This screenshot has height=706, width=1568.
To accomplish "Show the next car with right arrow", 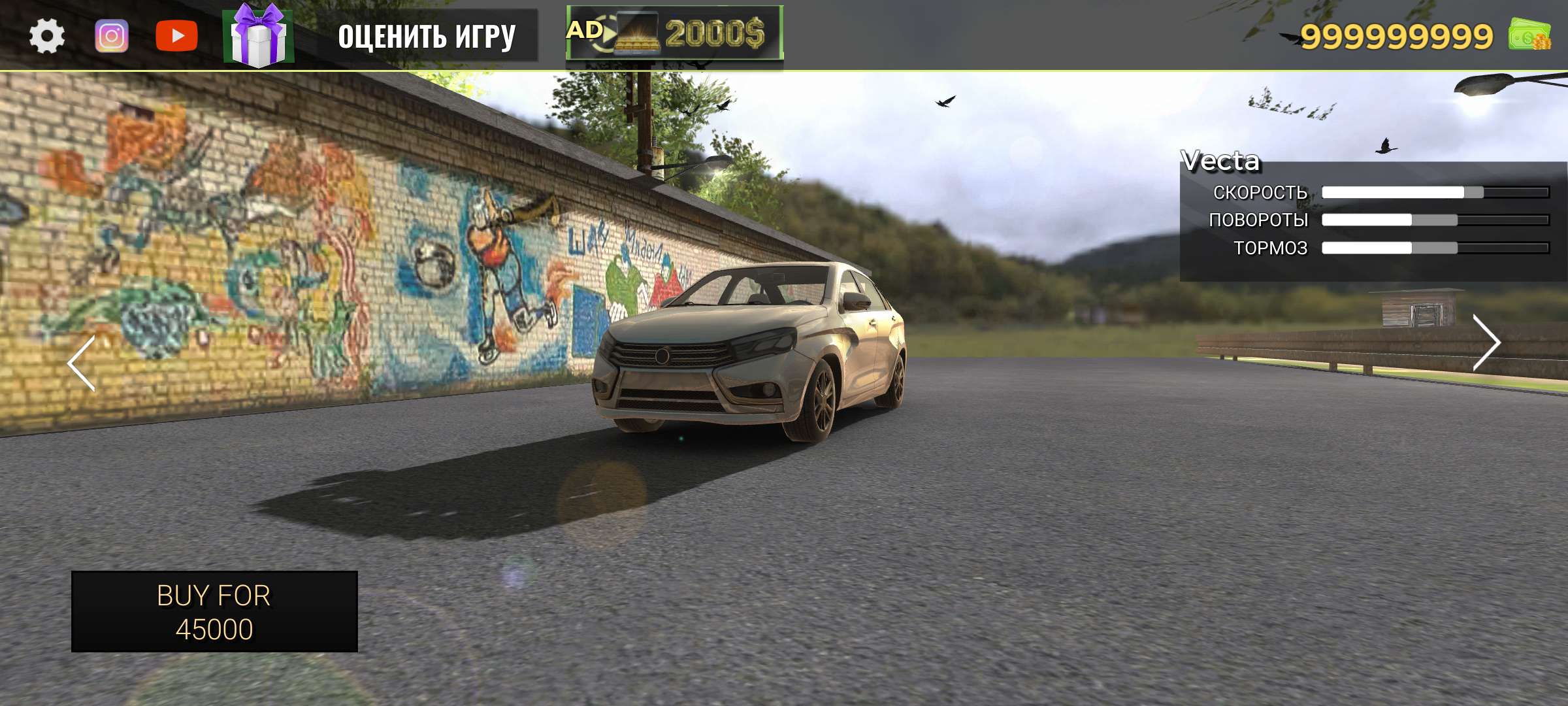I will tap(1485, 343).
